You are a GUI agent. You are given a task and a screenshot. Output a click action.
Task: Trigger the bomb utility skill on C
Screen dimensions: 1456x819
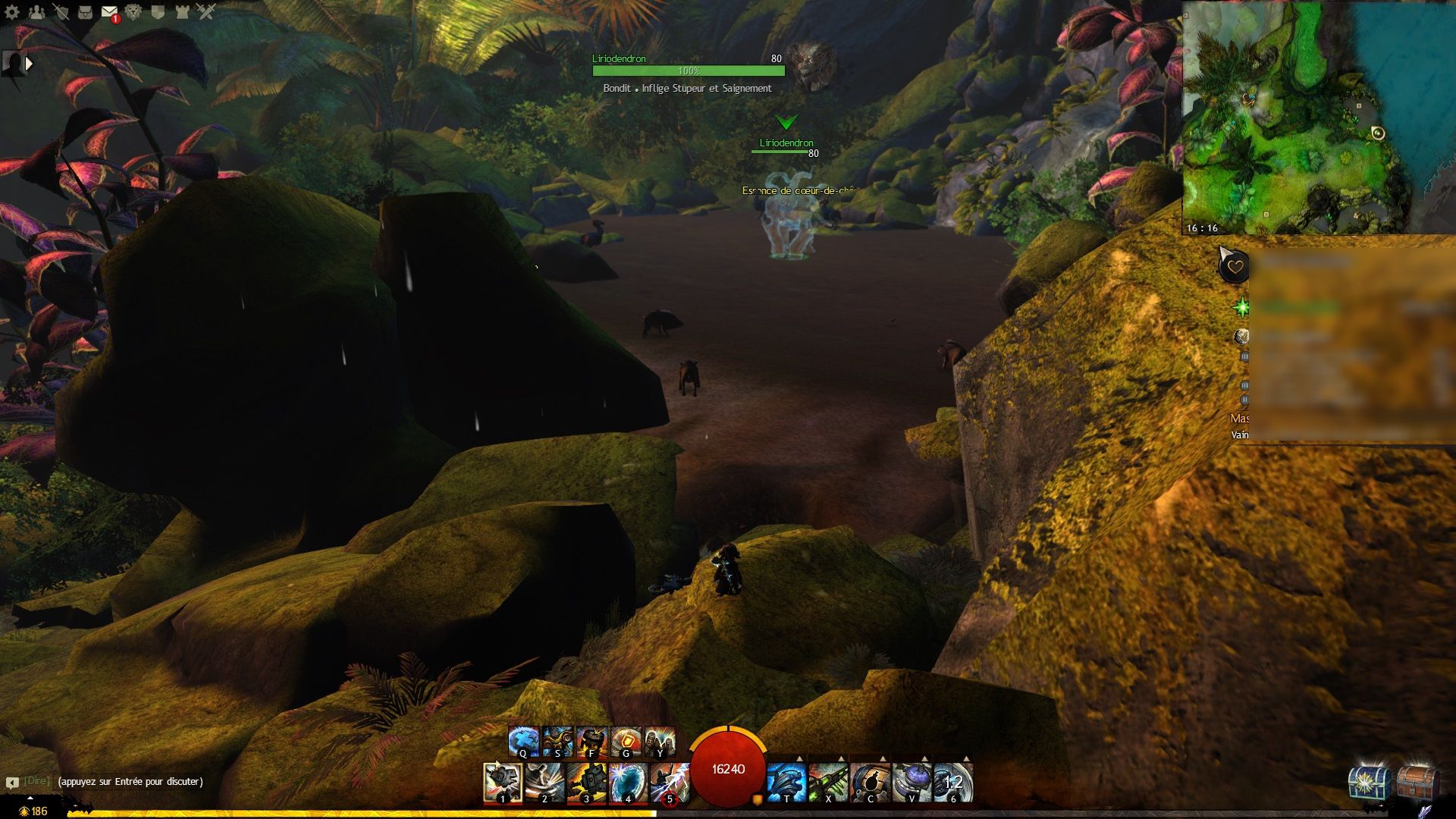click(x=870, y=782)
